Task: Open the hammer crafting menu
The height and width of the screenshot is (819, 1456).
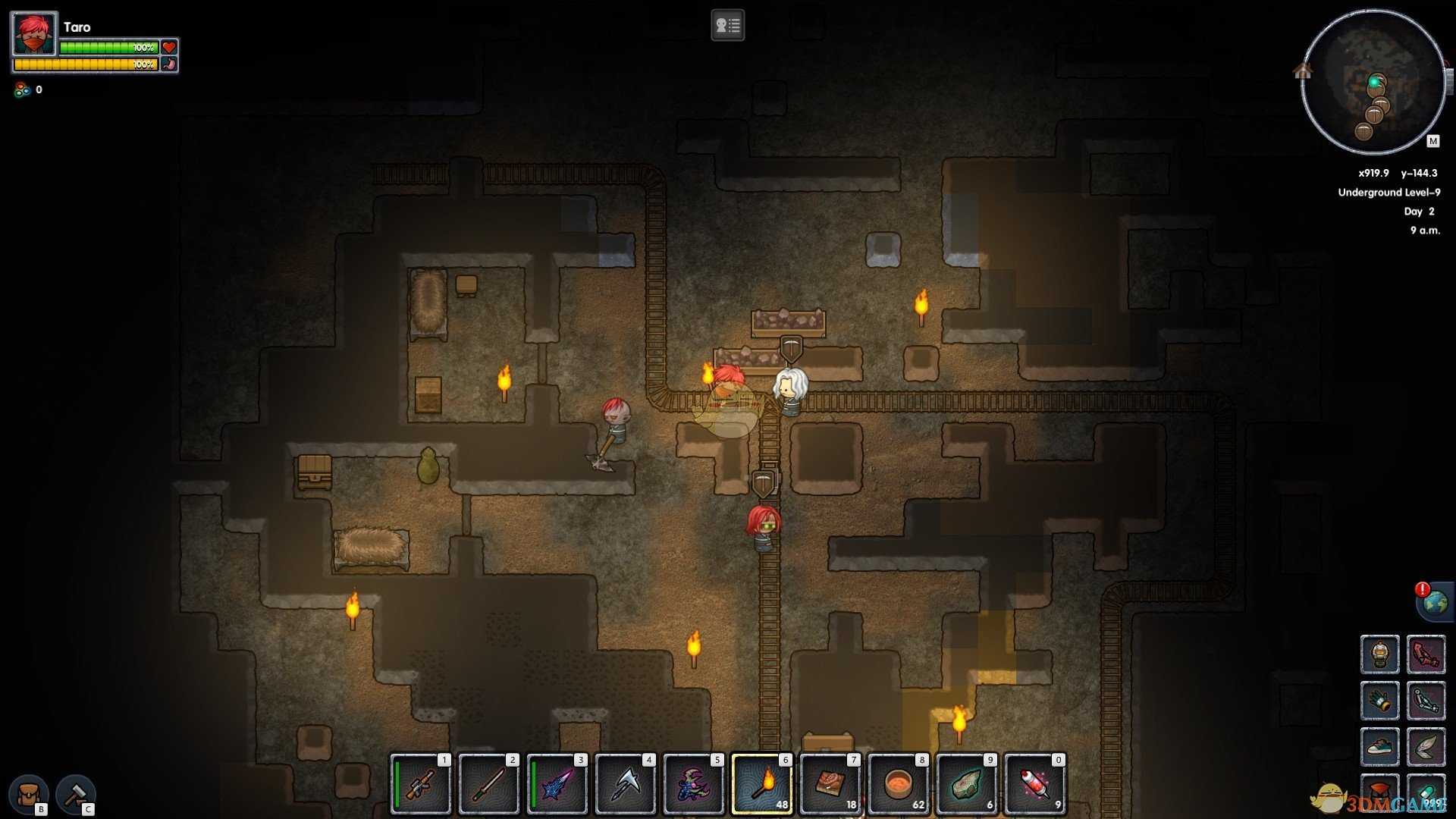Action: [75, 794]
